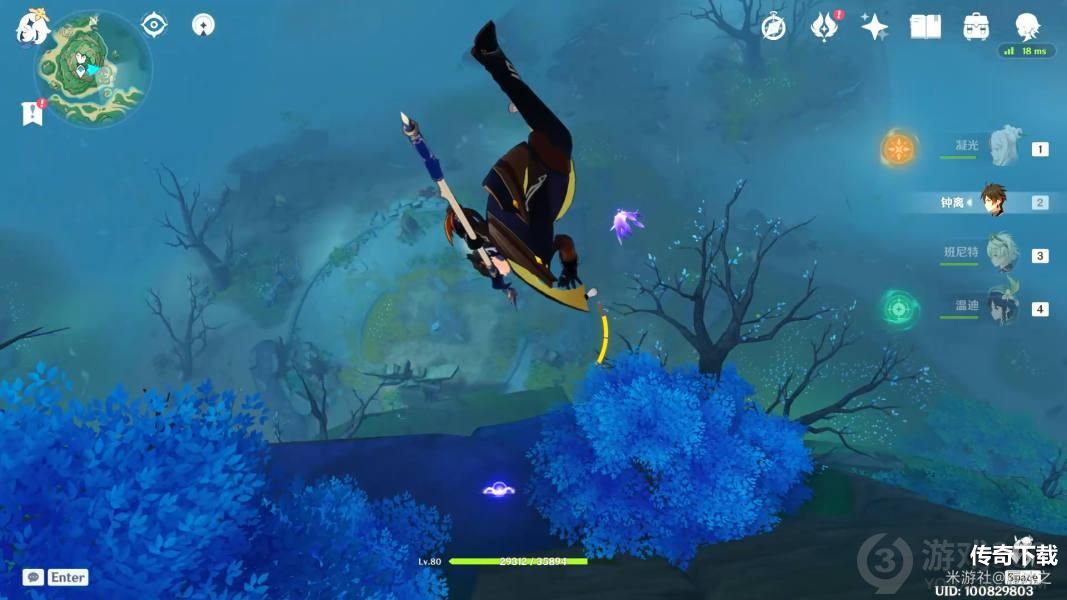Screen dimensions: 1067x600
Task: Open the circular island minimap
Action: coord(94,69)
